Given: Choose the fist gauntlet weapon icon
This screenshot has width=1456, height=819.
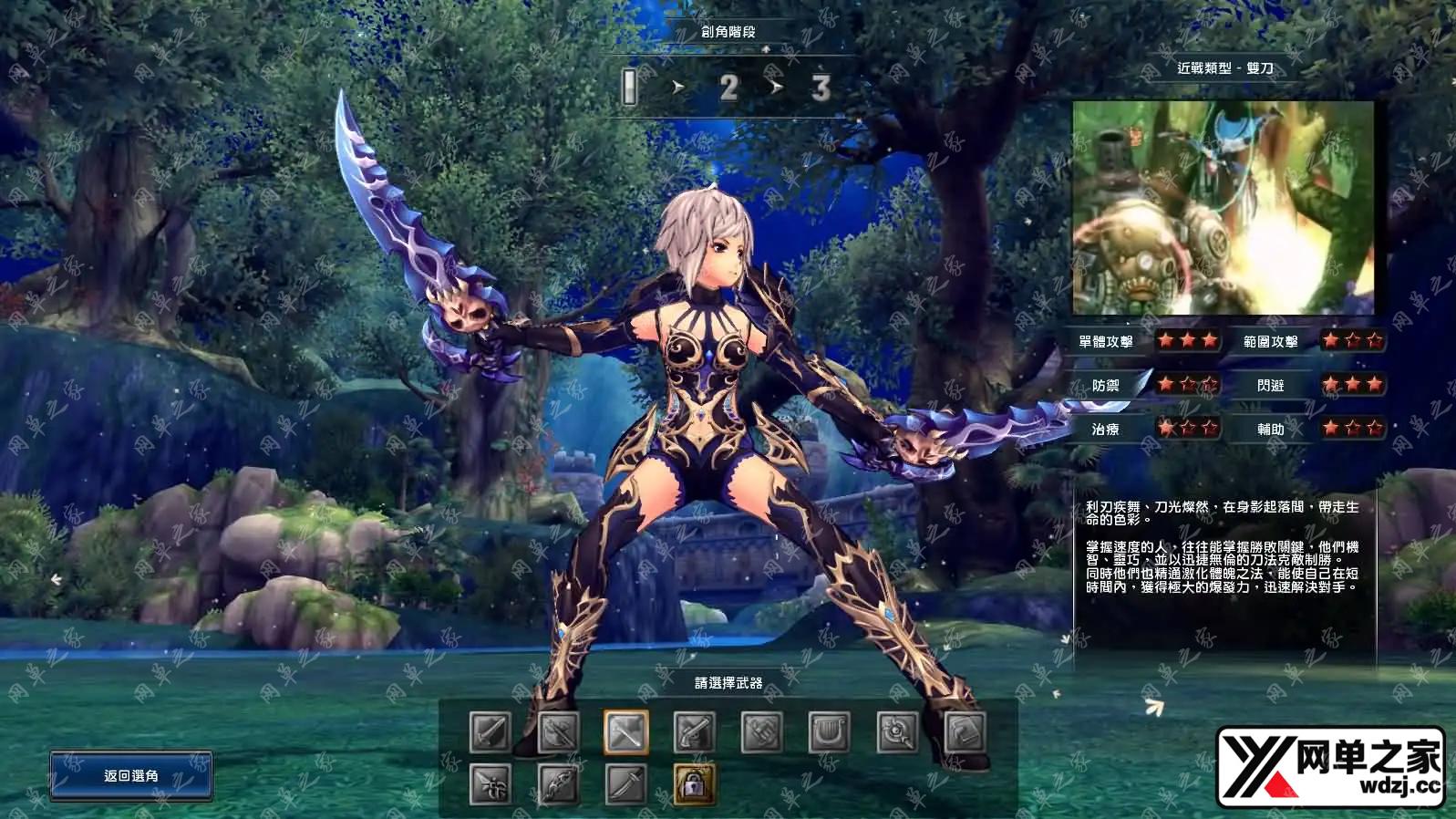Looking at the screenshot, I should [762, 731].
